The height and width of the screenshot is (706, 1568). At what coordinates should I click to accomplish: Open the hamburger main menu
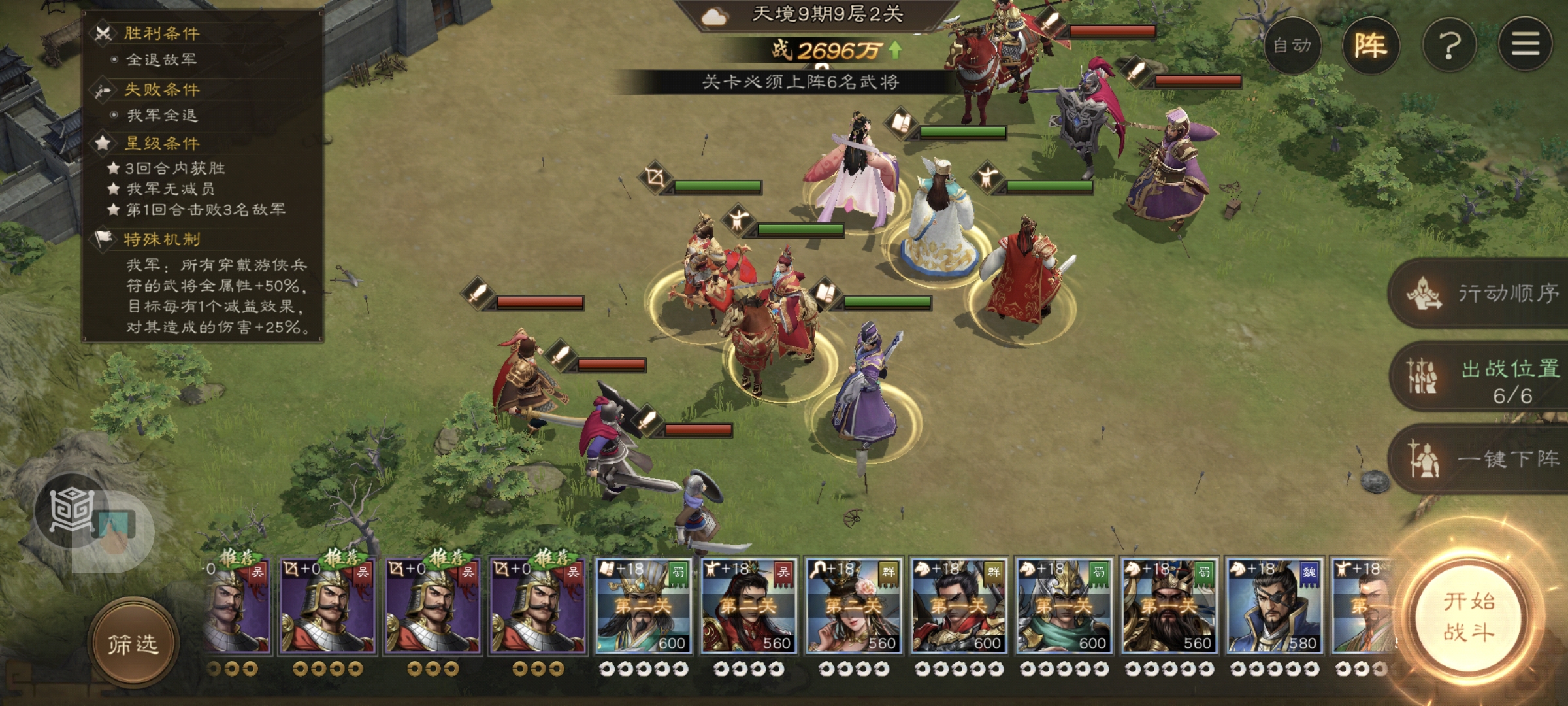click(x=1525, y=45)
